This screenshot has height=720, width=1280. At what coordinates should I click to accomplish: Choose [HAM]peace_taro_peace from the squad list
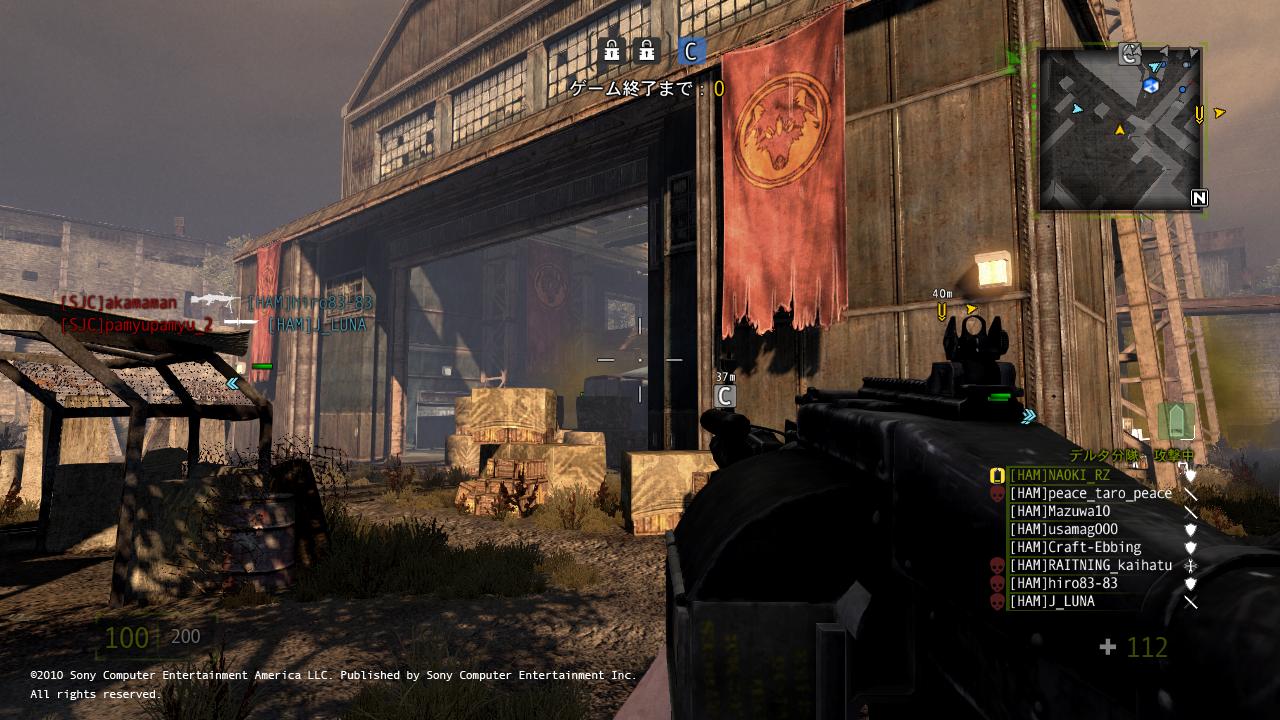(x=1090, y=494)
